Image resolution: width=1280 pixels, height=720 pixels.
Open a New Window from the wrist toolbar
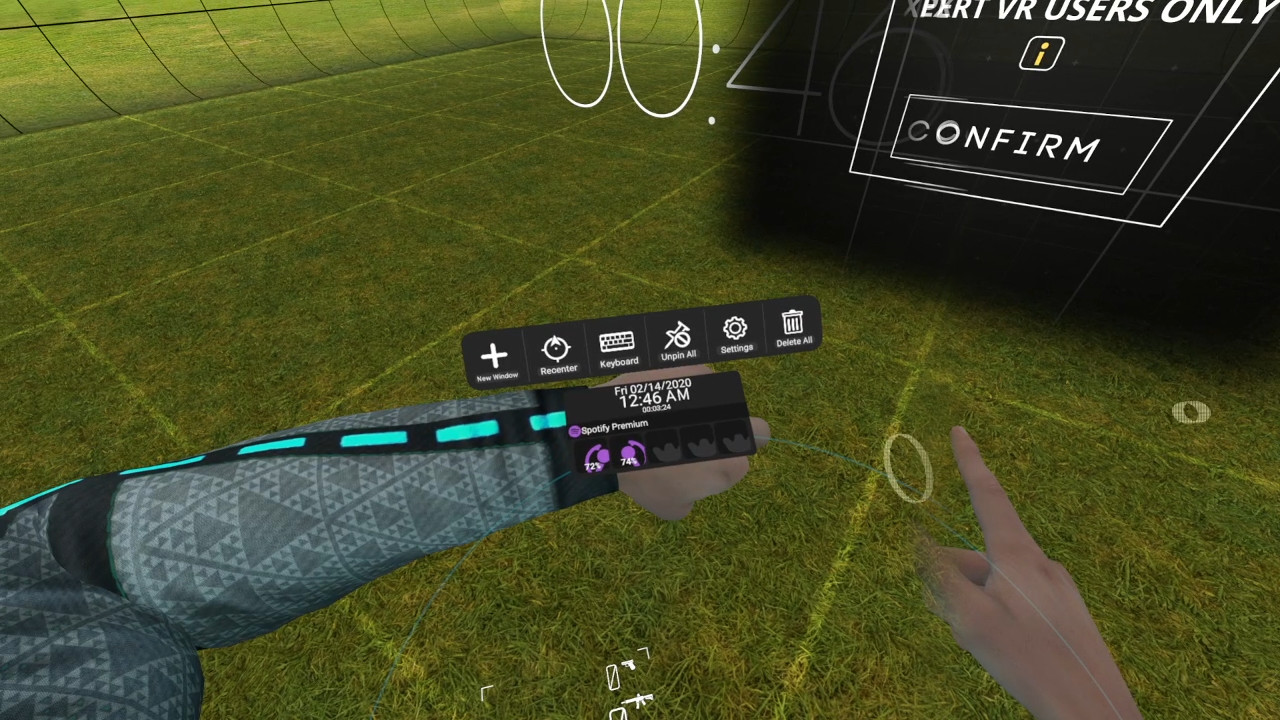494,355
